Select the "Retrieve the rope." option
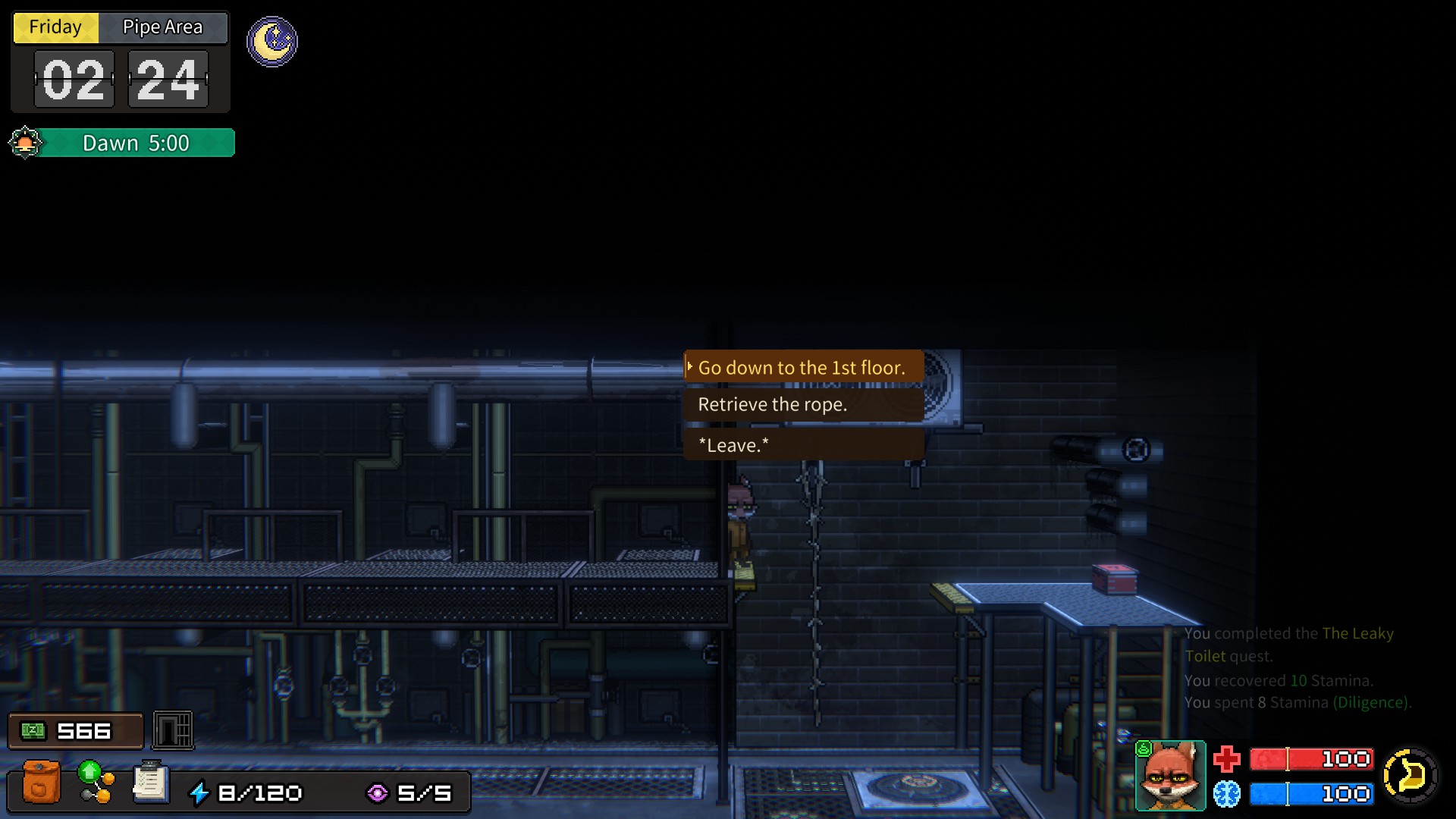Image resolution: width=1456 pixels, height=819 pixels. (x=803, y=405)
